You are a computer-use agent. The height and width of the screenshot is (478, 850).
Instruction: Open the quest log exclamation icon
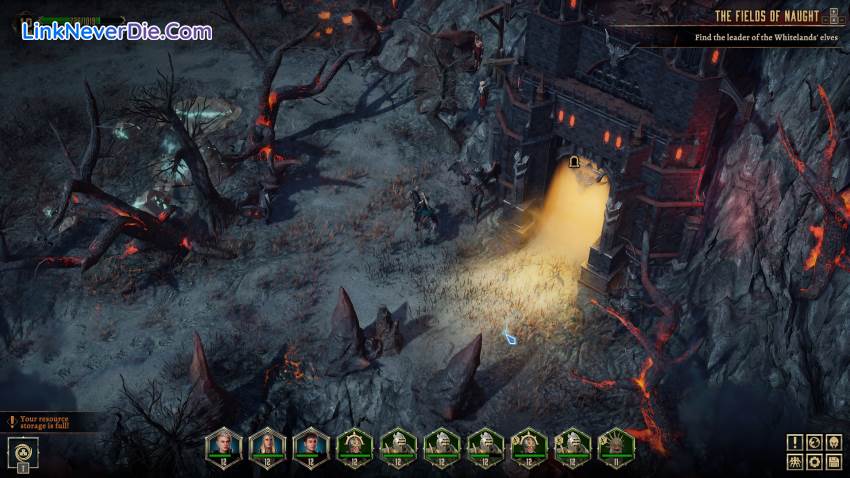pos(794,442)
